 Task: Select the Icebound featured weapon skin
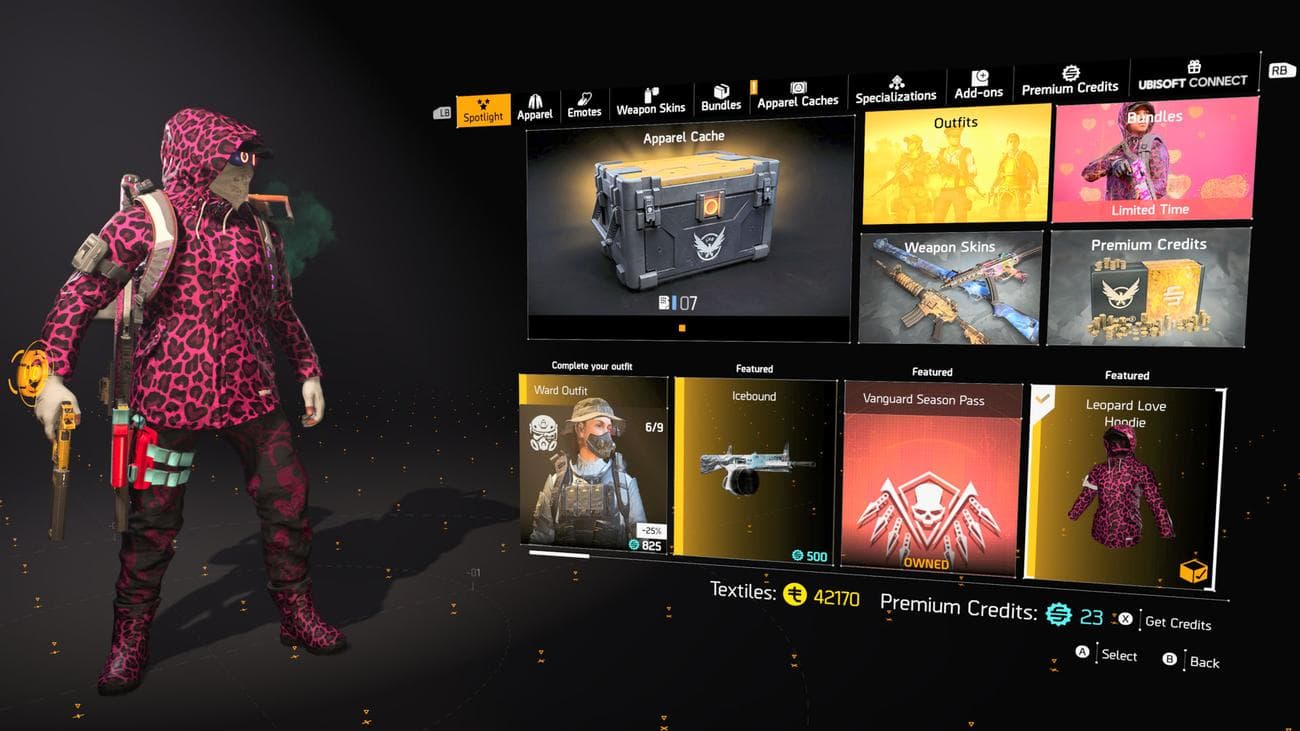pos(754,471)
